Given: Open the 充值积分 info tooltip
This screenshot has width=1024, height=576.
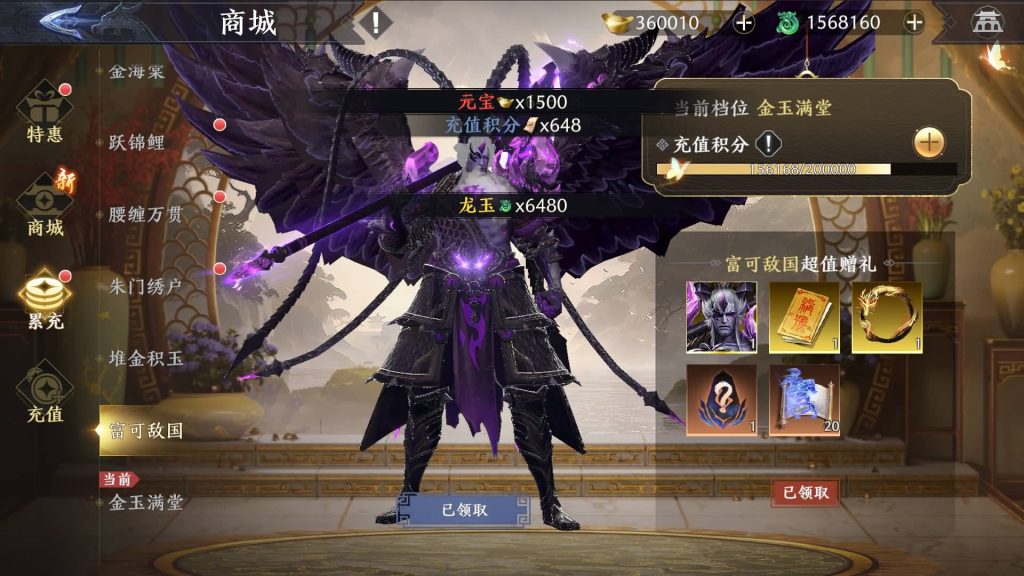Looking at the screenshot, I should 767,144.
